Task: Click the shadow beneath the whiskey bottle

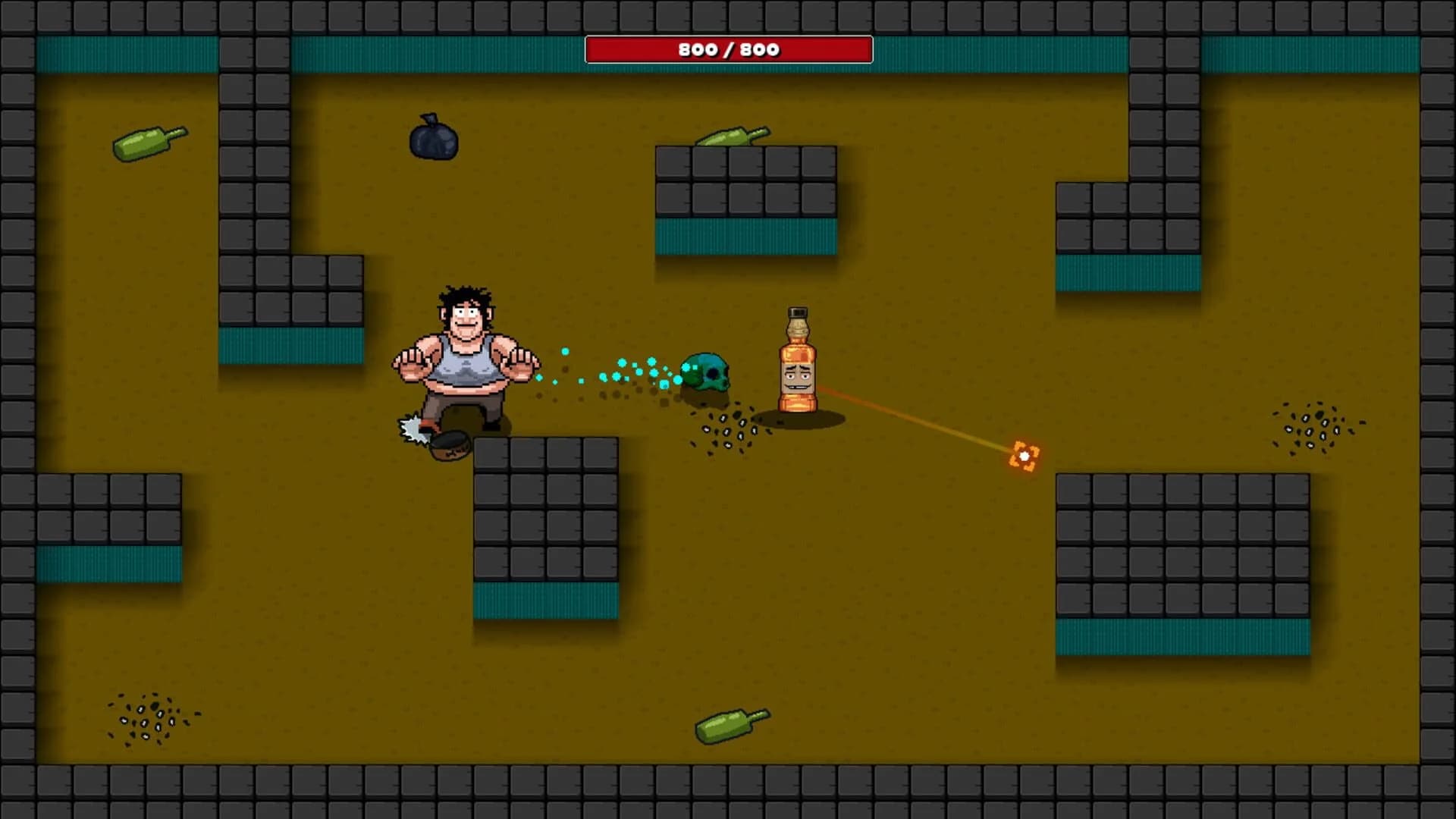Action: [x=804, y=417]
